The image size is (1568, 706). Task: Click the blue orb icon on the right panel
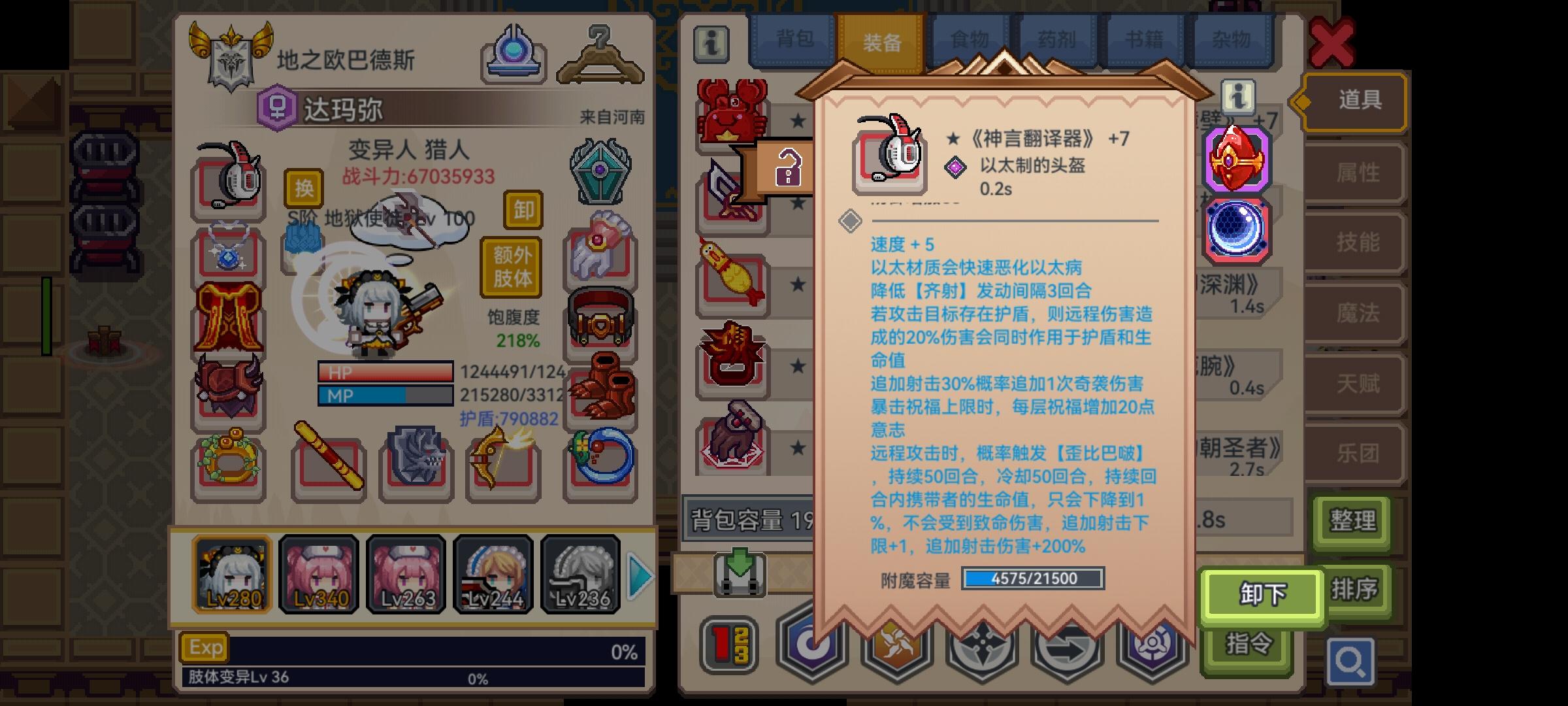pos(1238,229)
